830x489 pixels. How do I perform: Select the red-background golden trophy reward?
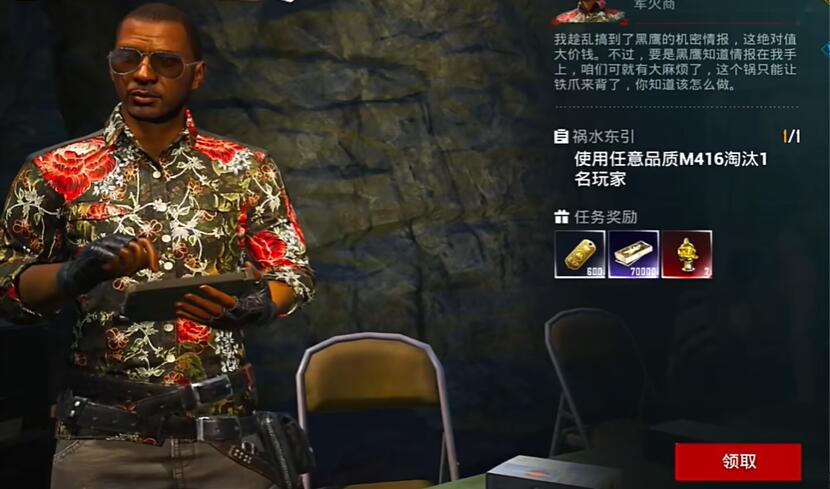point(686,254)
